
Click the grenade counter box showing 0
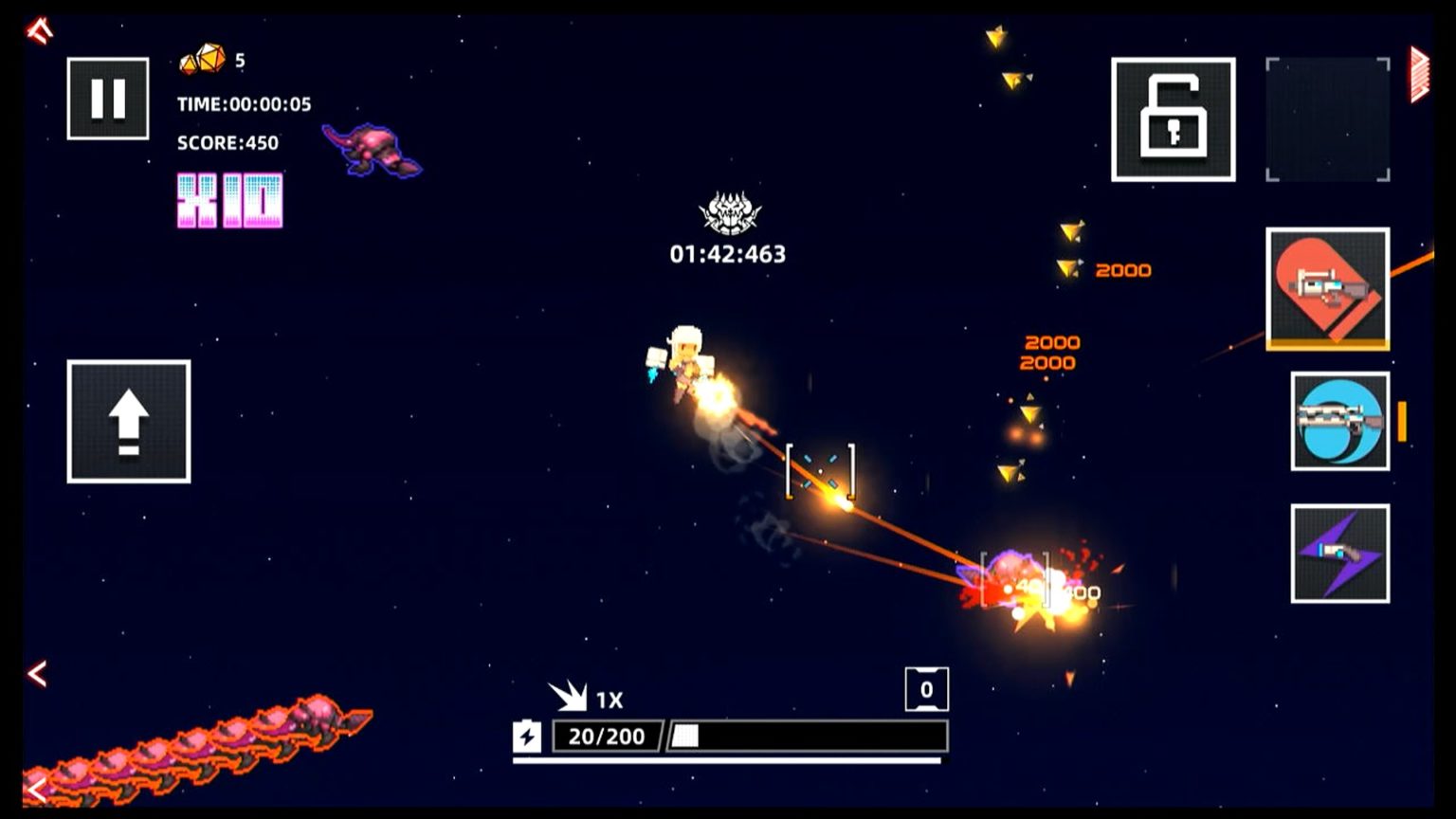(926, 689)
